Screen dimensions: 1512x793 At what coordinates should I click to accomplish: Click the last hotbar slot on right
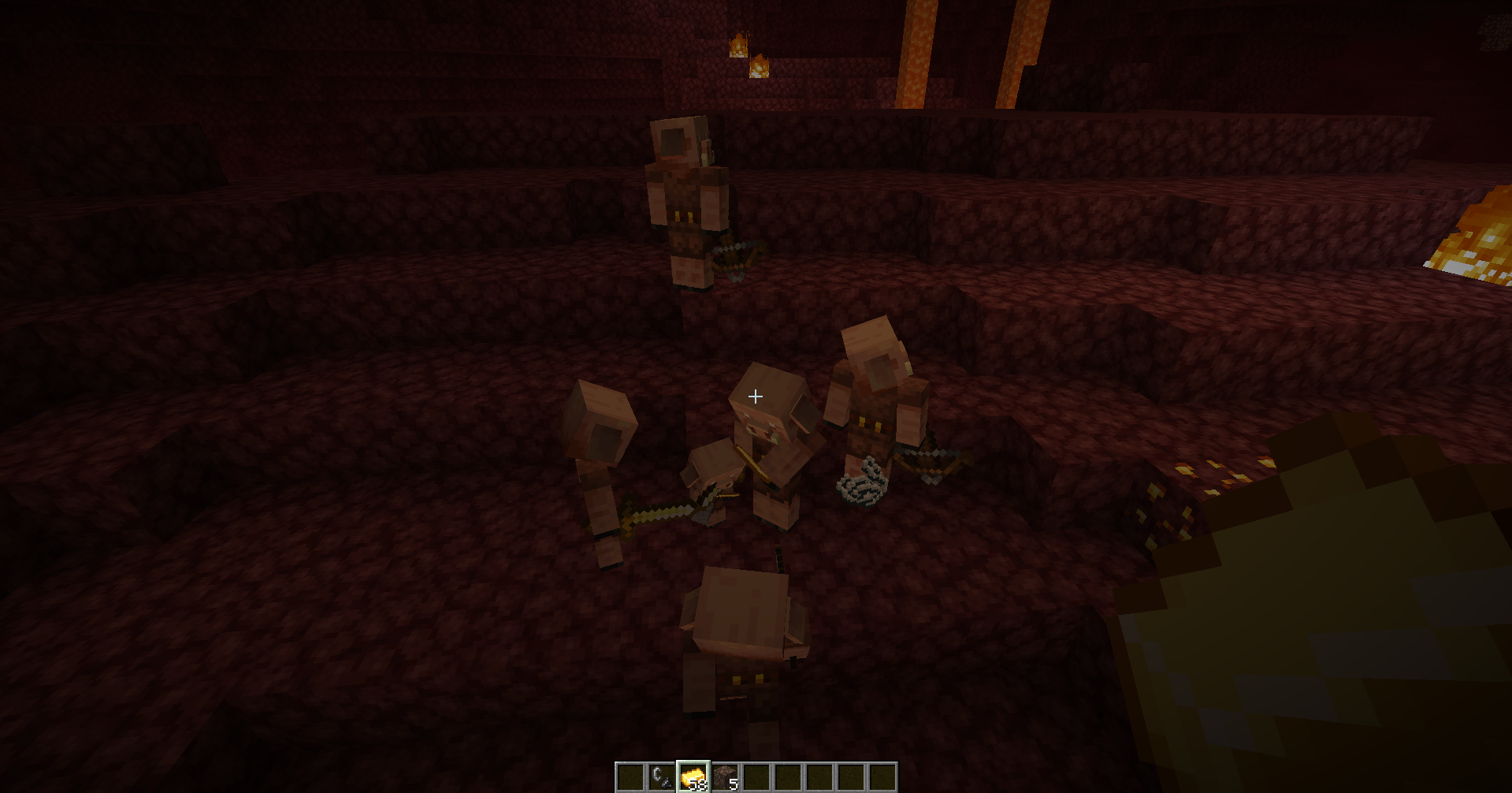coord(883,775)
